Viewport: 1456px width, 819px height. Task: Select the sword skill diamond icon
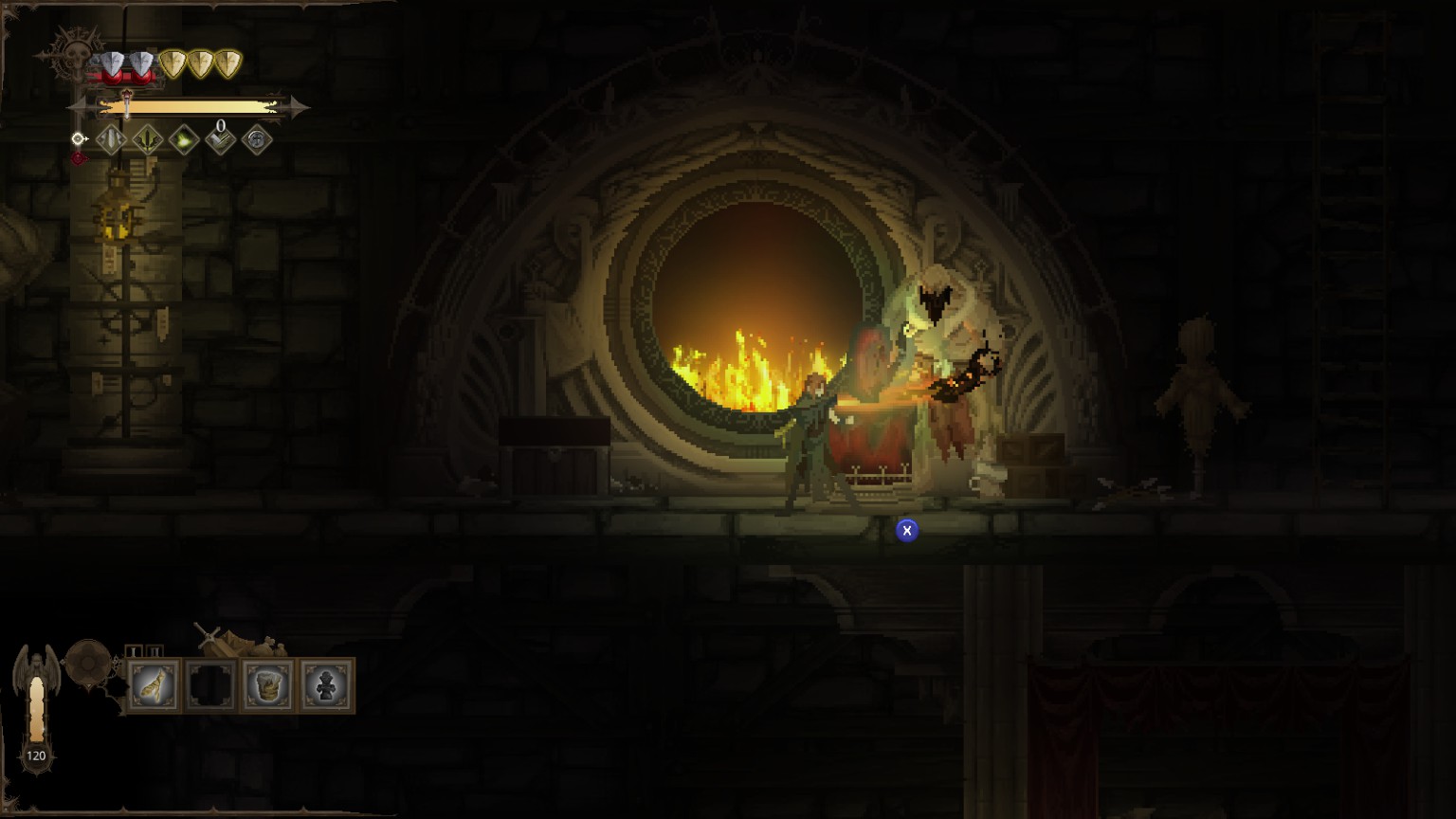point(111,141)
